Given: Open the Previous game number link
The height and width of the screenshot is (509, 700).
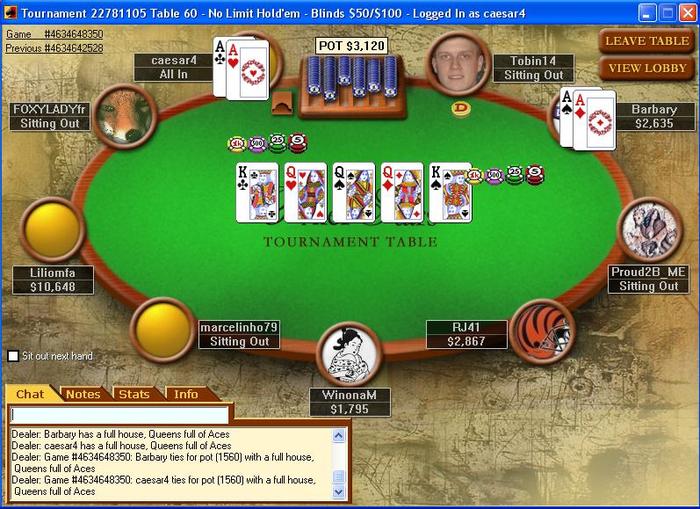Looking at the screenshot, I should (53, 47).
